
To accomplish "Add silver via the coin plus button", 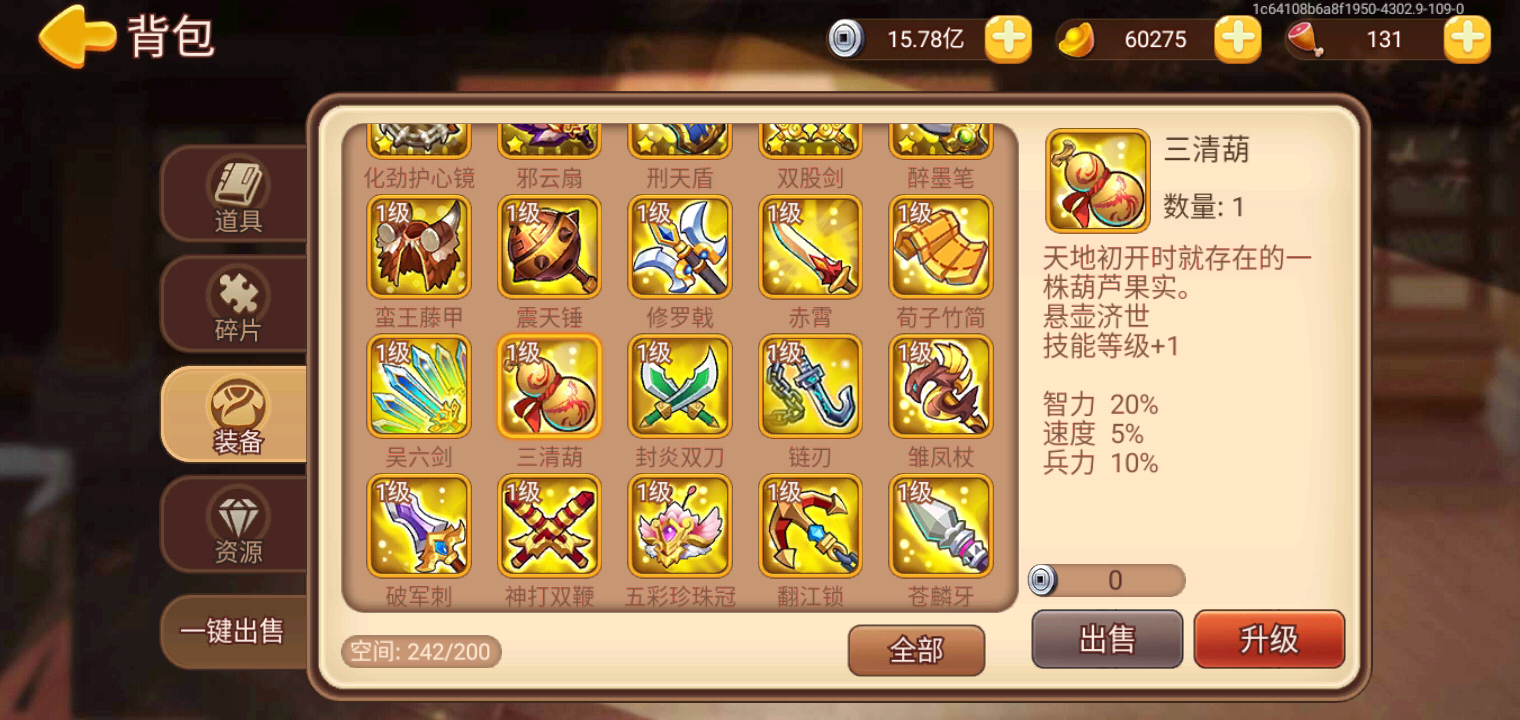I will pyautogui.click(x=1007, y=40).
